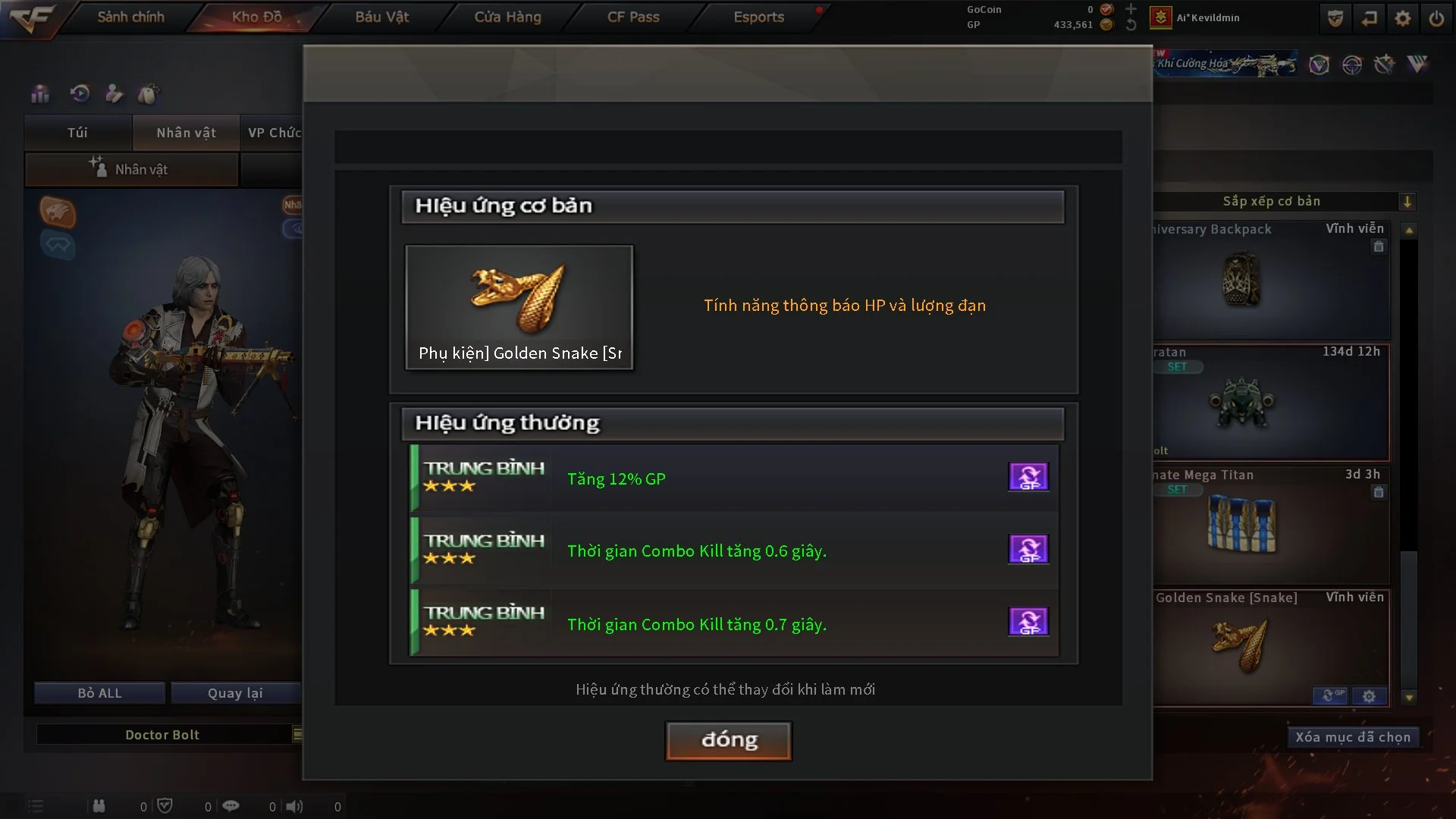Open the Sảnh chính lobby tab
Screen dimensions: 1456x819
(x=130, y=17)
